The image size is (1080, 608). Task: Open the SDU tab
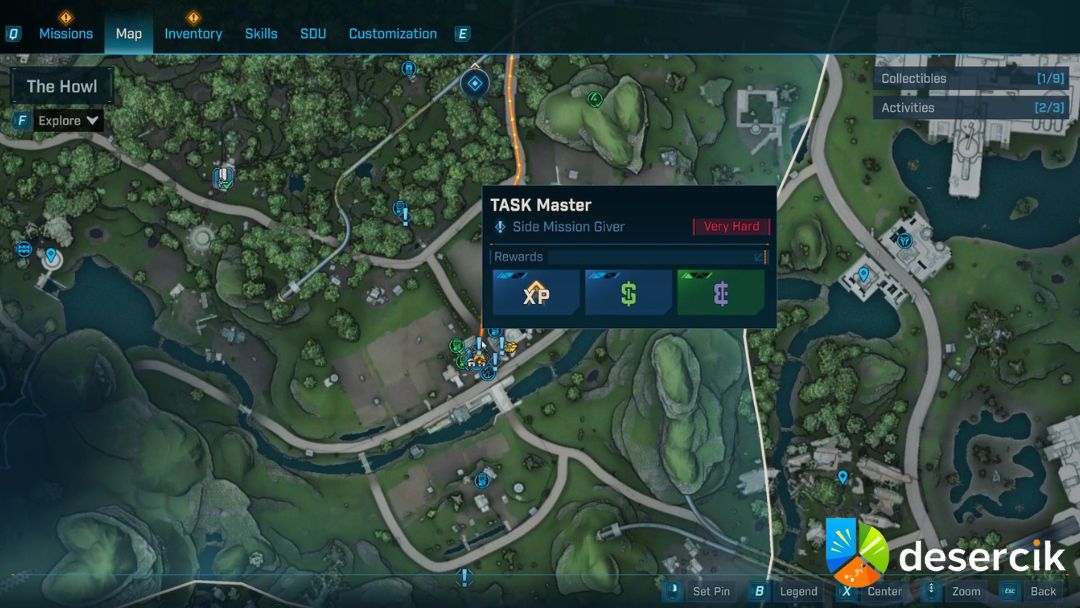pos(313,33)
